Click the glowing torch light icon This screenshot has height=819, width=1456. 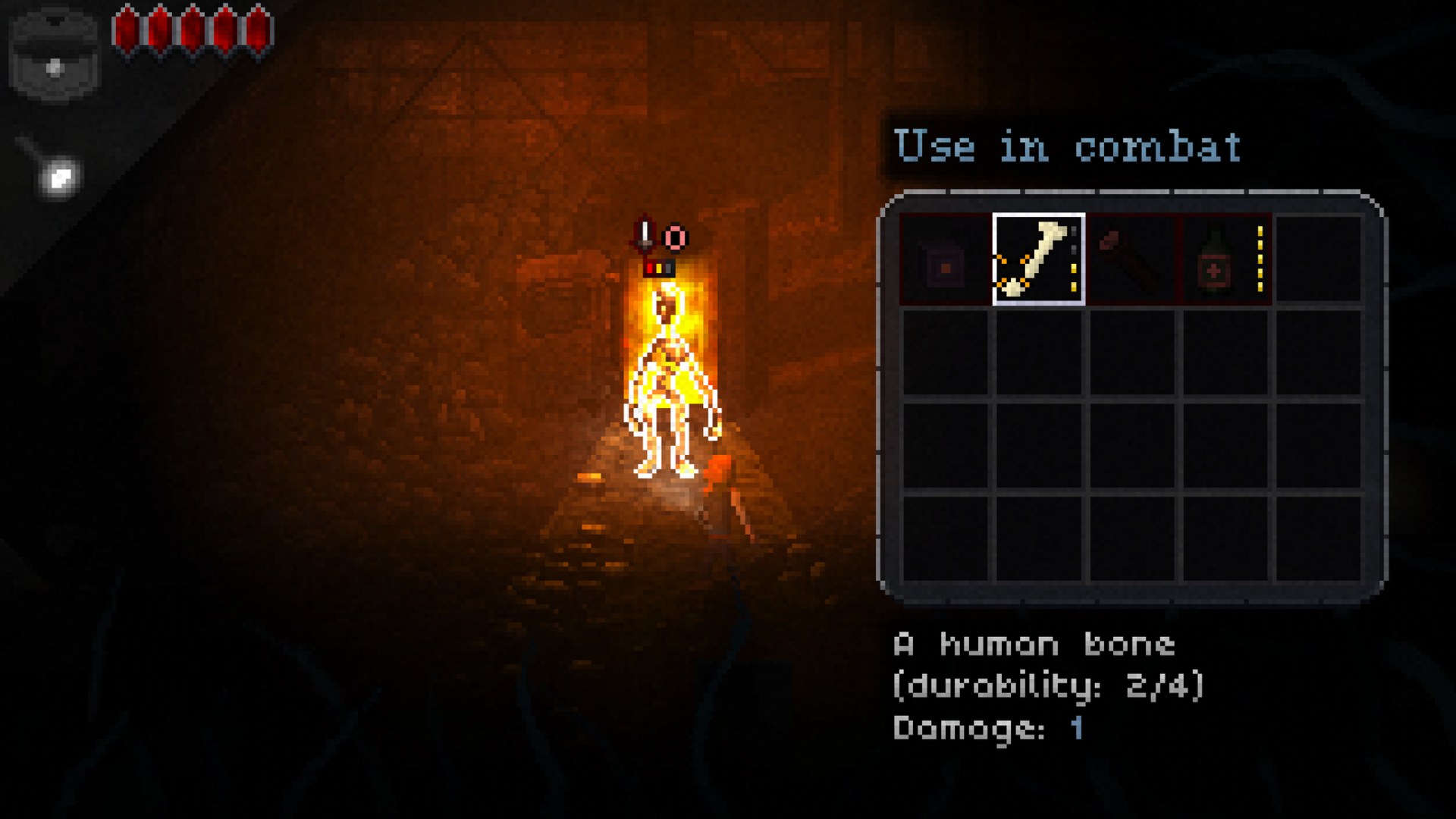coord(59,178)
